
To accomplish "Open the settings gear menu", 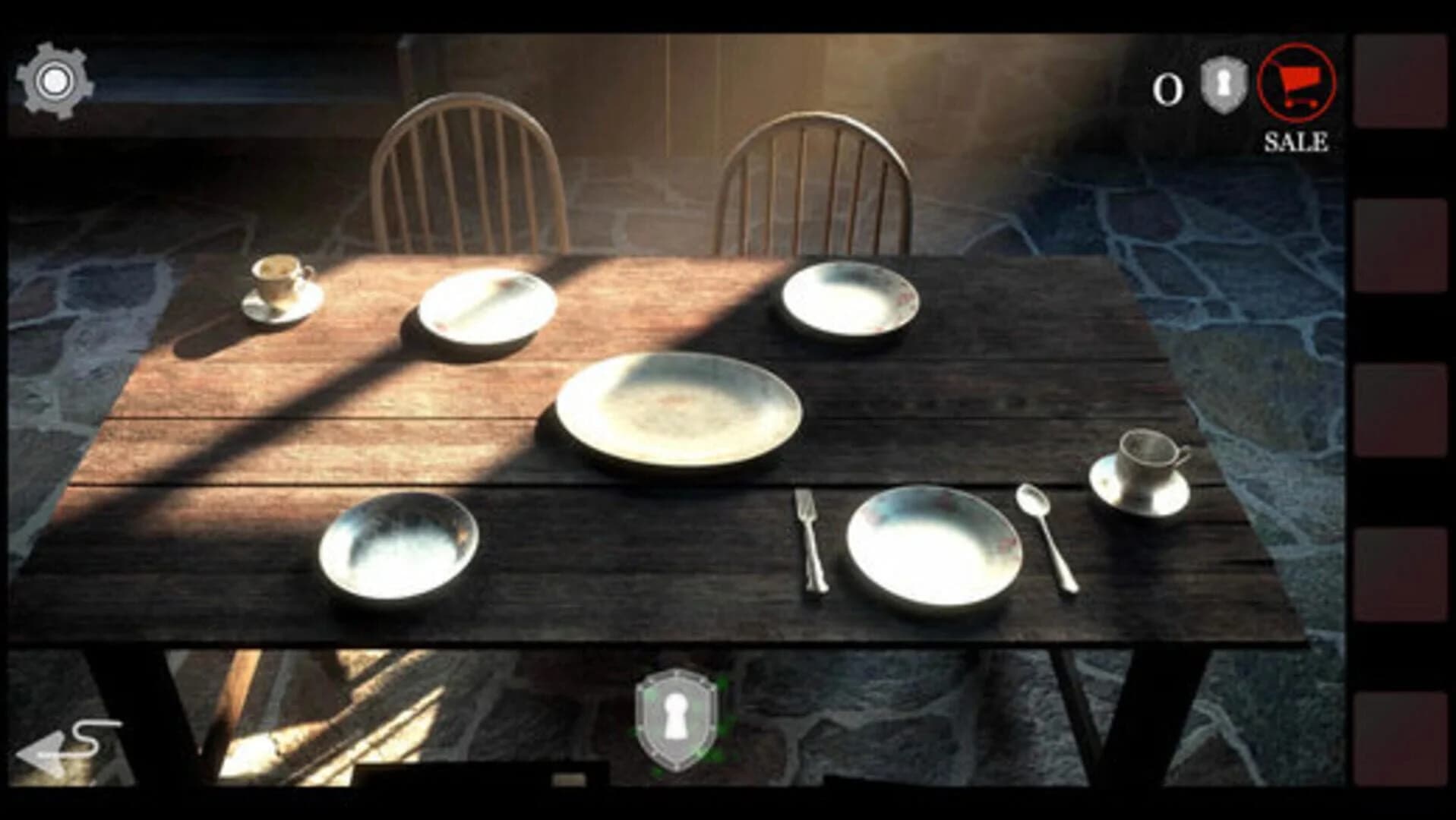I will tap(55, 77).
